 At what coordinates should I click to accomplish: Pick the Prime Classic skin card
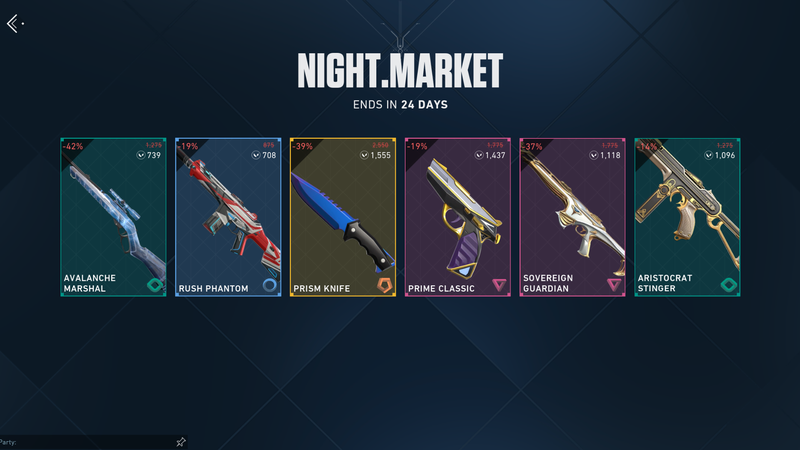tap(457, 217)
